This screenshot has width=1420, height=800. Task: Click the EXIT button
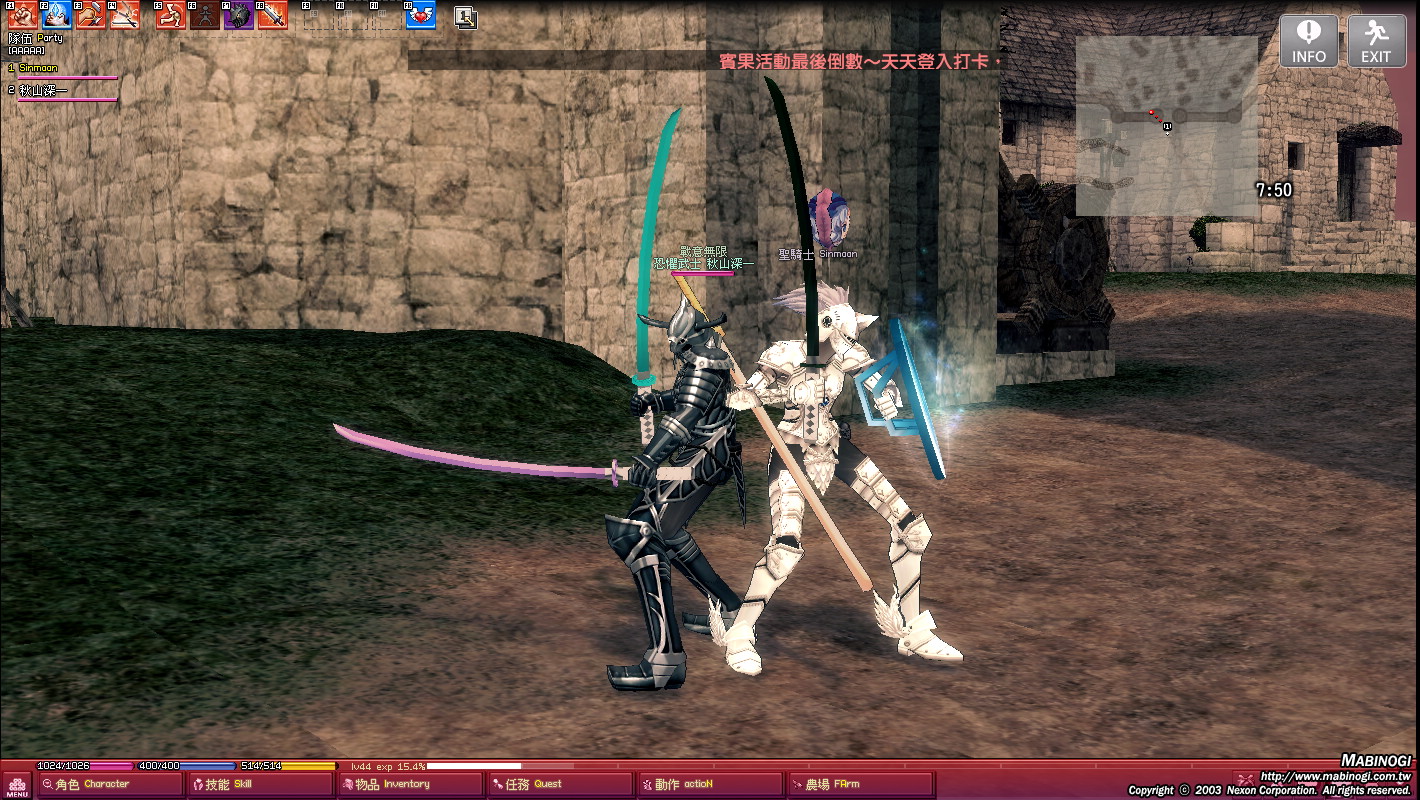click(x=1376, y=41)
